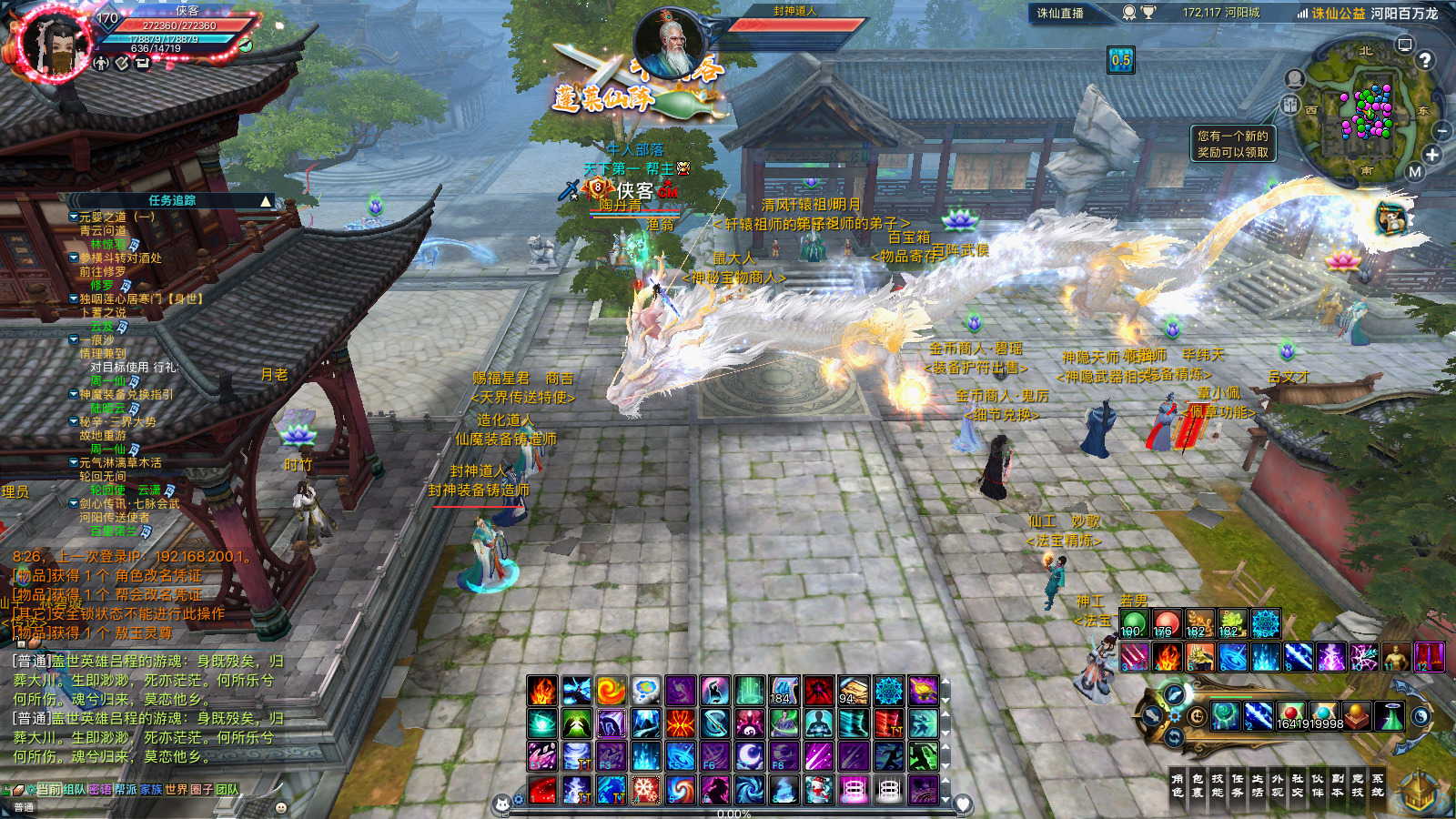
Task: Open the 系统 system menu
Action: 1378,785
